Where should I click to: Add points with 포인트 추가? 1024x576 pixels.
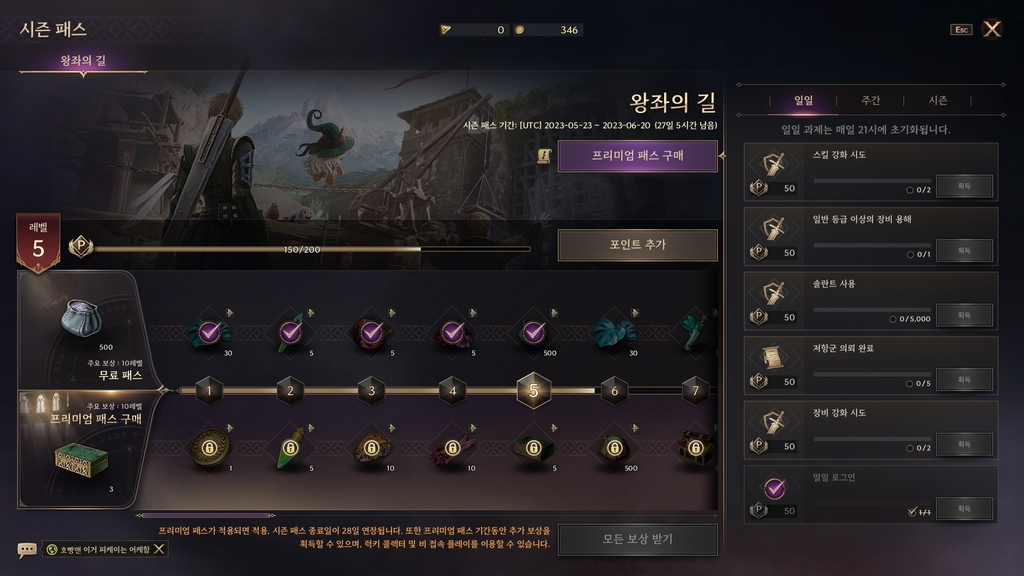[637, 245]
